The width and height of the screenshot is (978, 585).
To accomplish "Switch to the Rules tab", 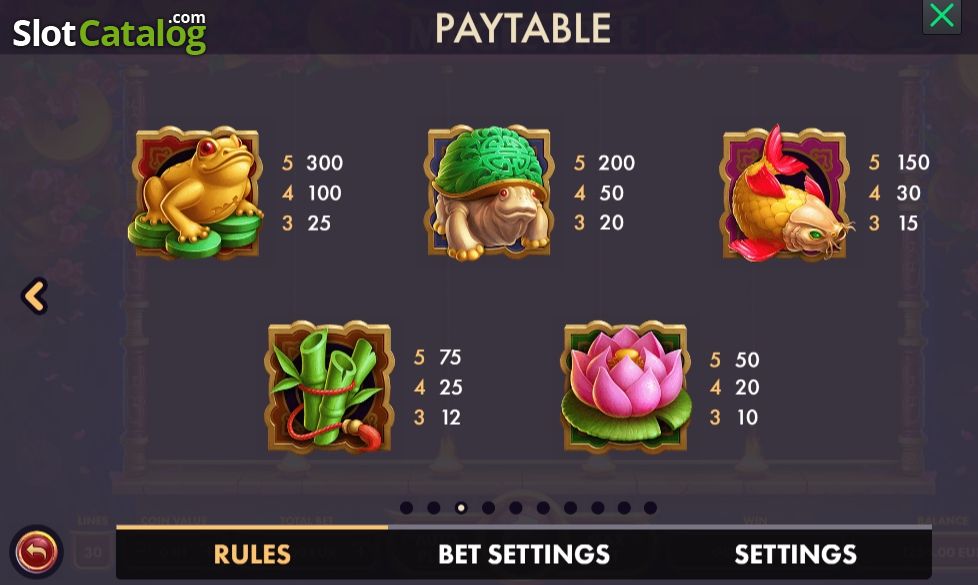I will point(252,554).
